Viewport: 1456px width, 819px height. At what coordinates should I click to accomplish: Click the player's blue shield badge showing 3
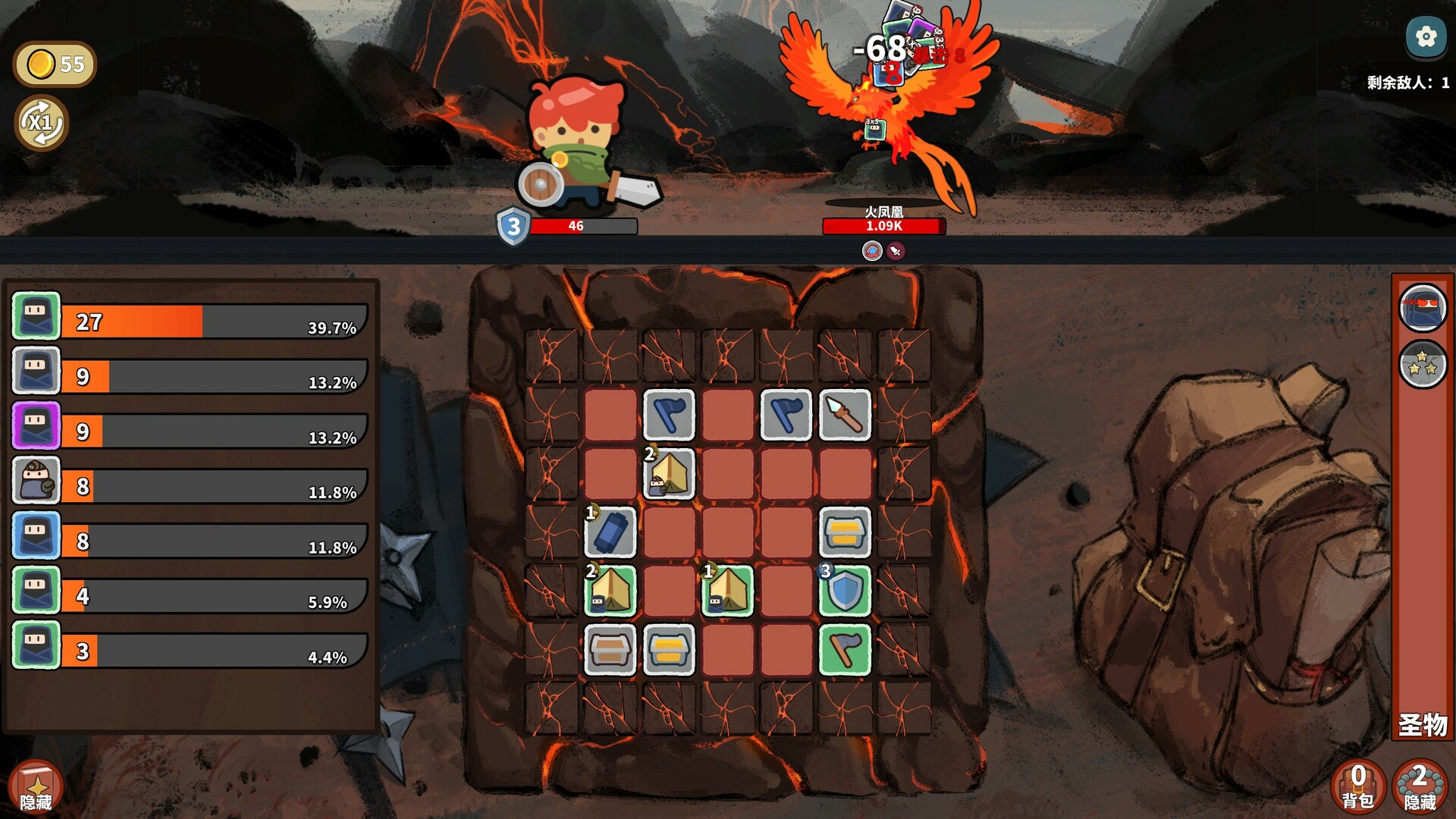point(513,225)
